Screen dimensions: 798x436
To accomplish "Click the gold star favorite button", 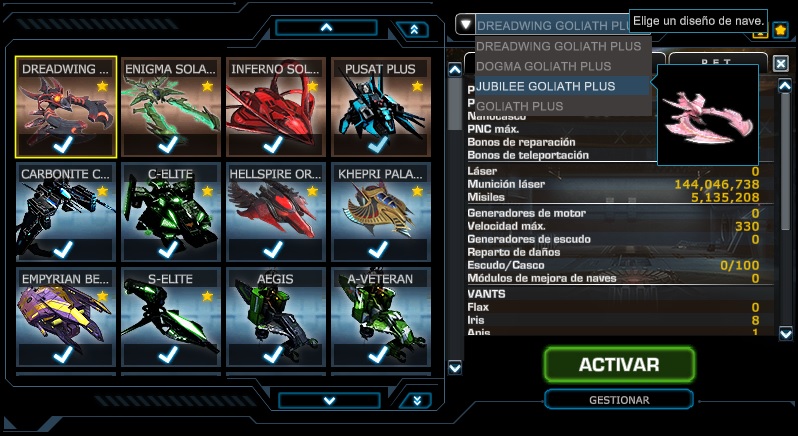I will (x=780, y=30).
